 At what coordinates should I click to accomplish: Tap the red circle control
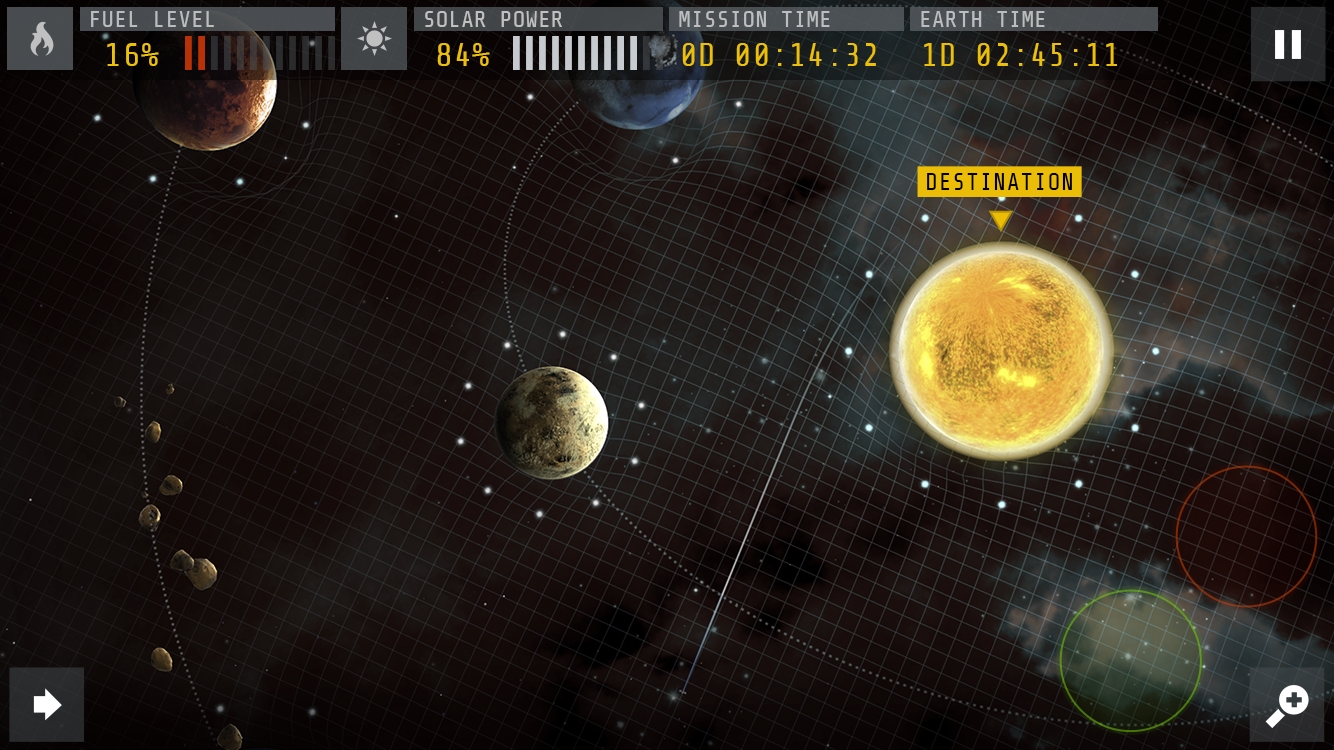tap(1246, 536)
